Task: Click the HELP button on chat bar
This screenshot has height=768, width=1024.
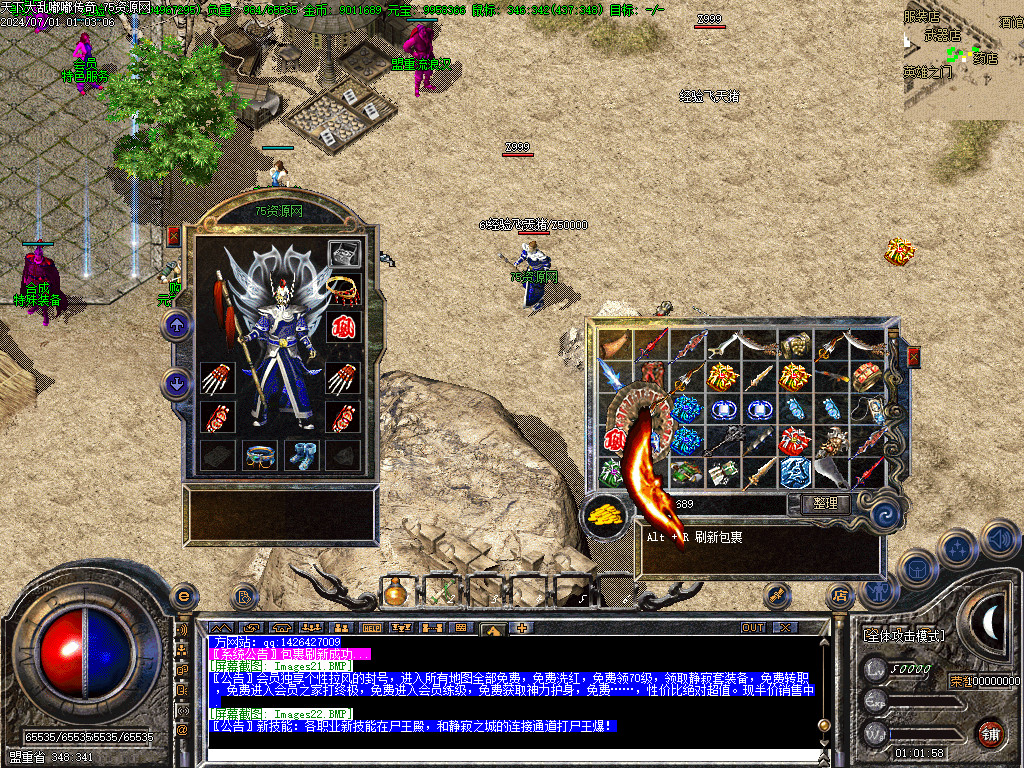Action: [371, 628]
